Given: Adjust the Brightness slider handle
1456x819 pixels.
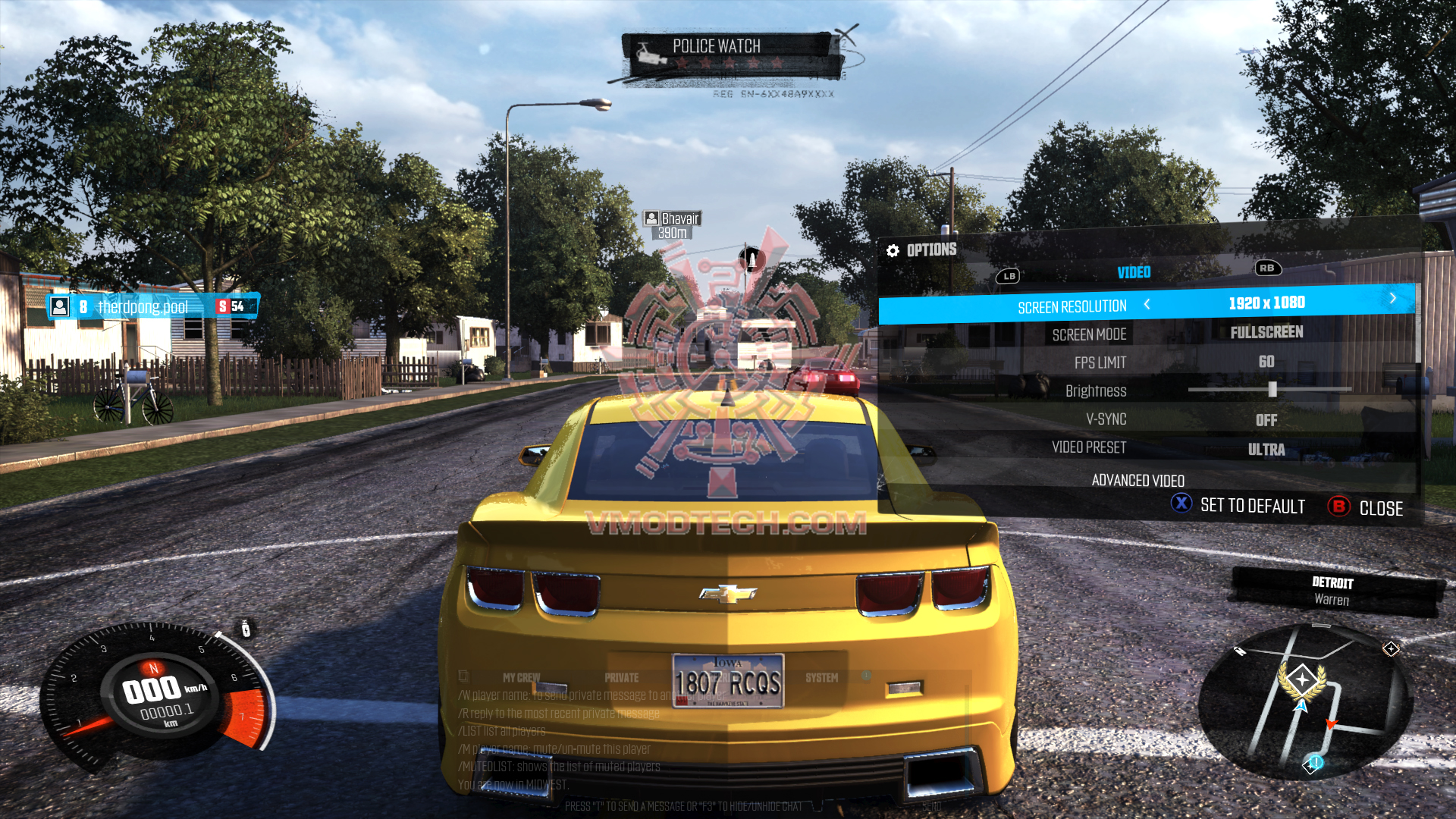Looking at the screenshot, I should (x=1272, y=390).
